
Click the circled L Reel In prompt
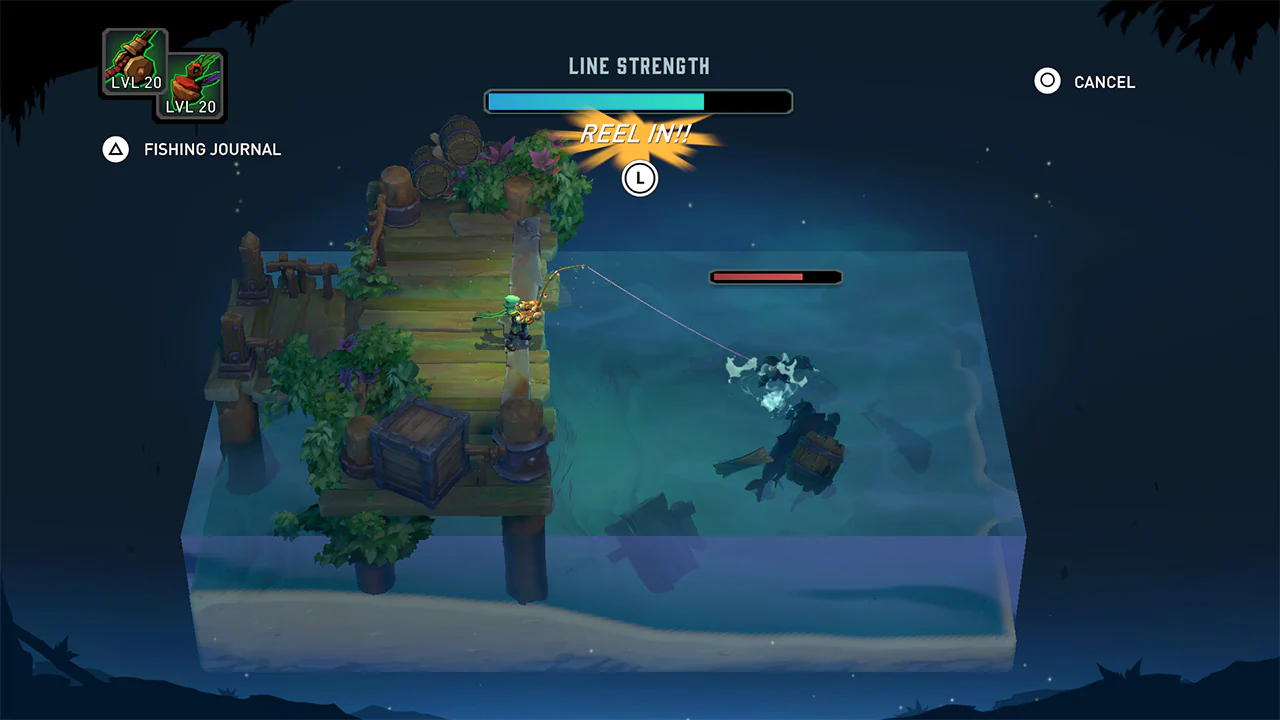click(x=639, y=179)
